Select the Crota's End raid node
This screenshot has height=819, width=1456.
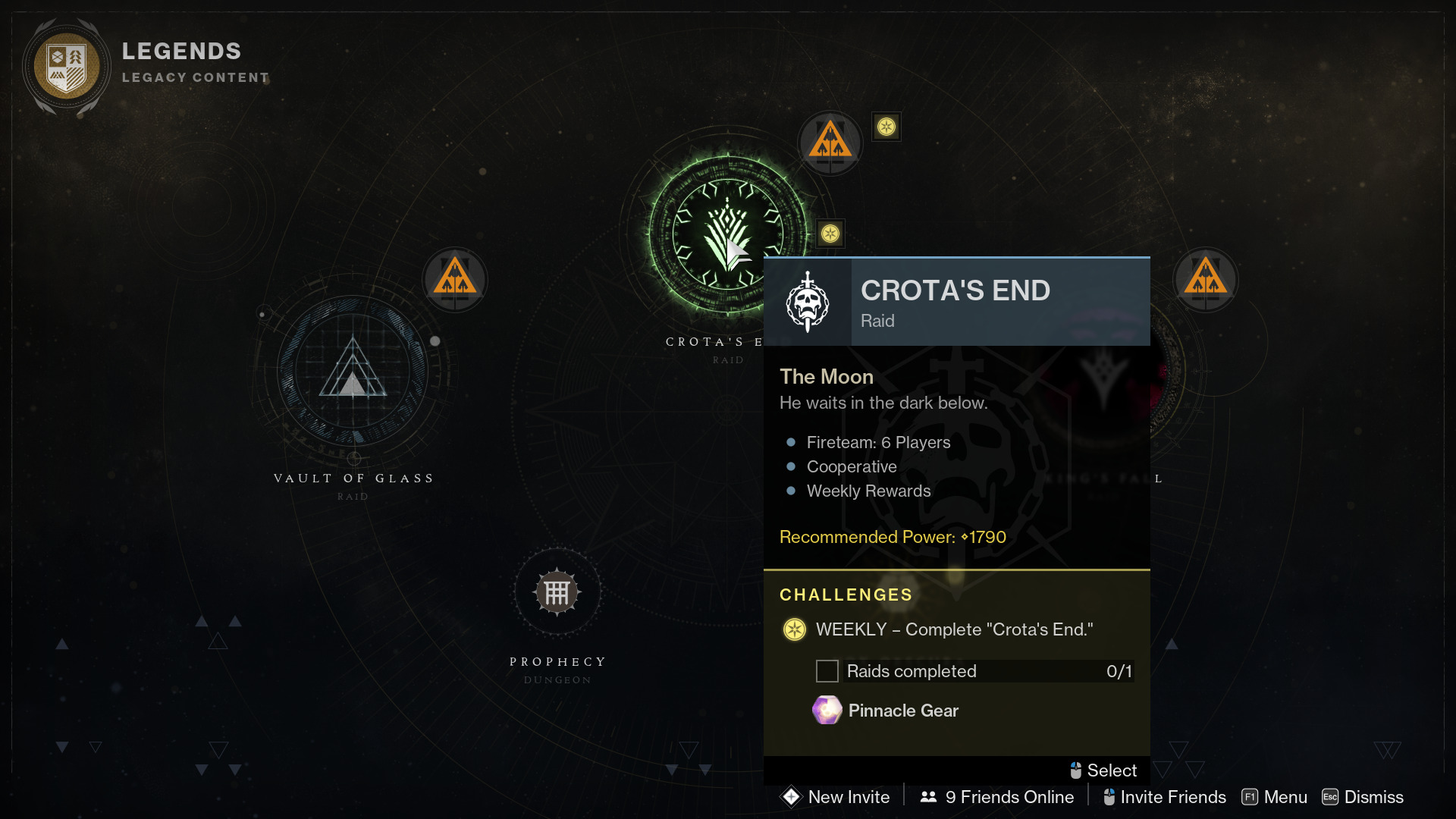point(726,234)
